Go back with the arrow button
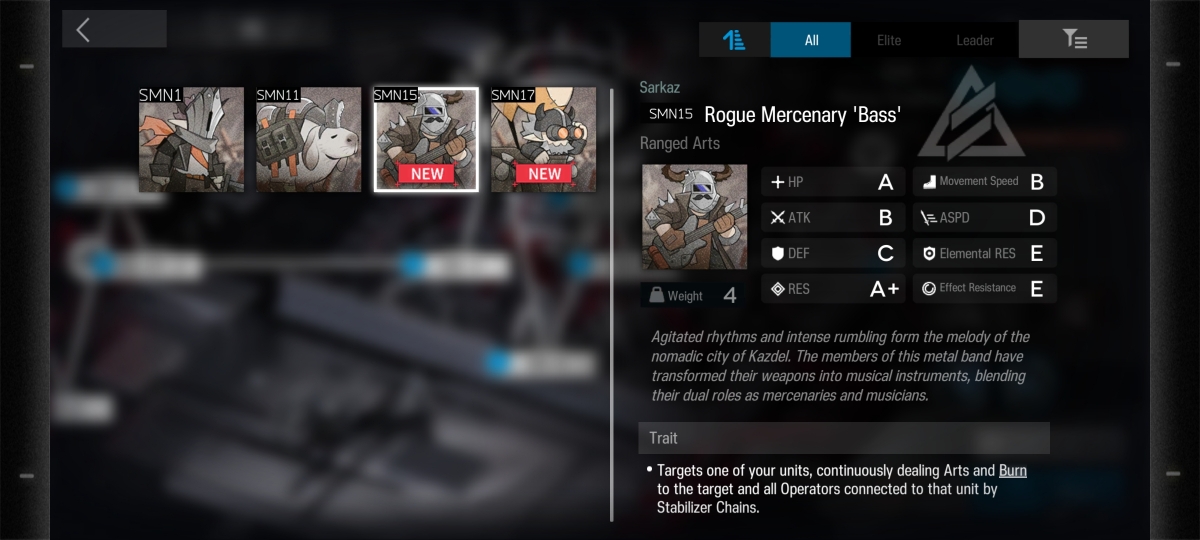Screen dimensions: 1200x540 (114, 29)
